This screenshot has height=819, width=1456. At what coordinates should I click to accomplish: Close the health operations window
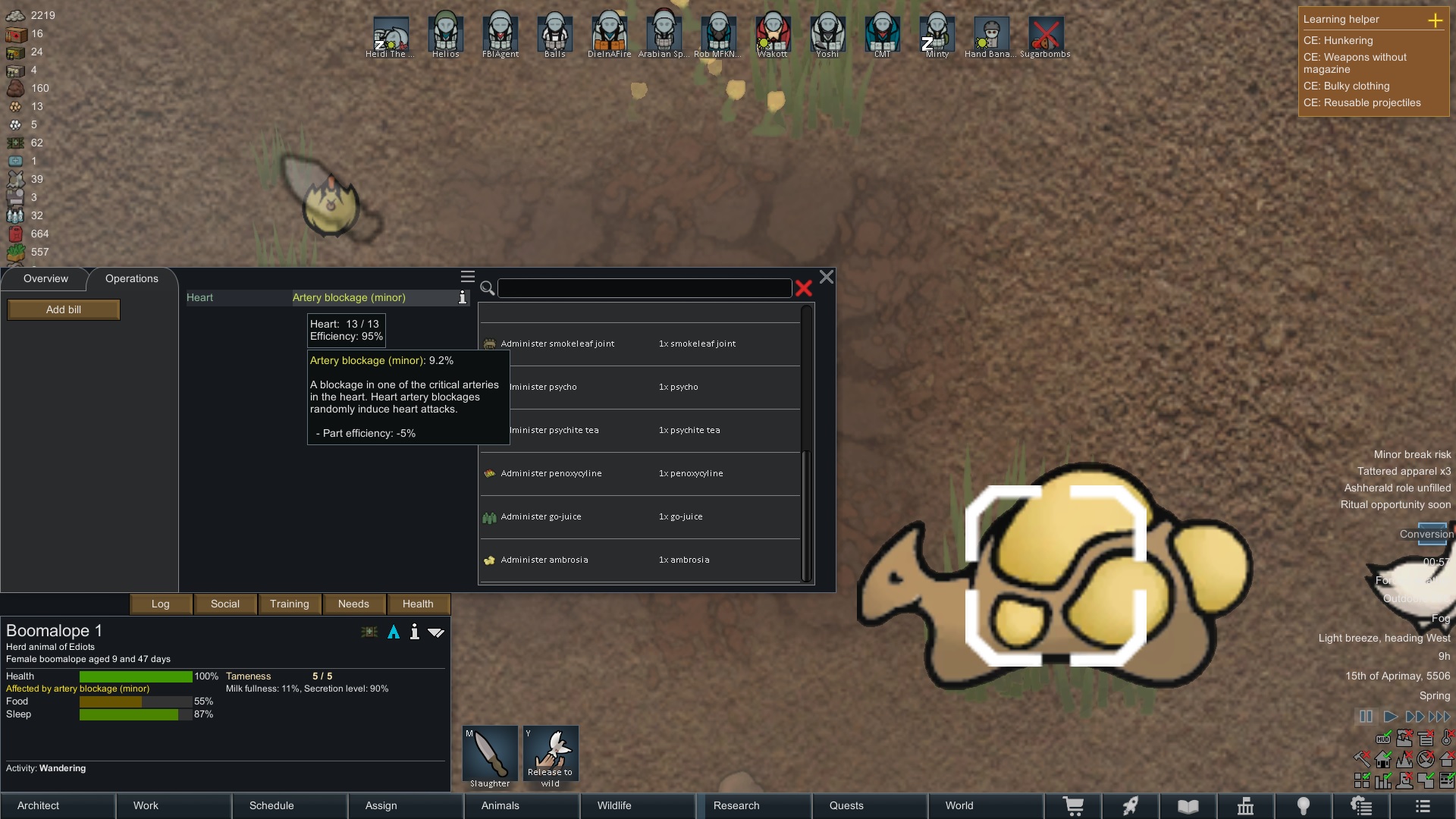[x=827, y=277]
